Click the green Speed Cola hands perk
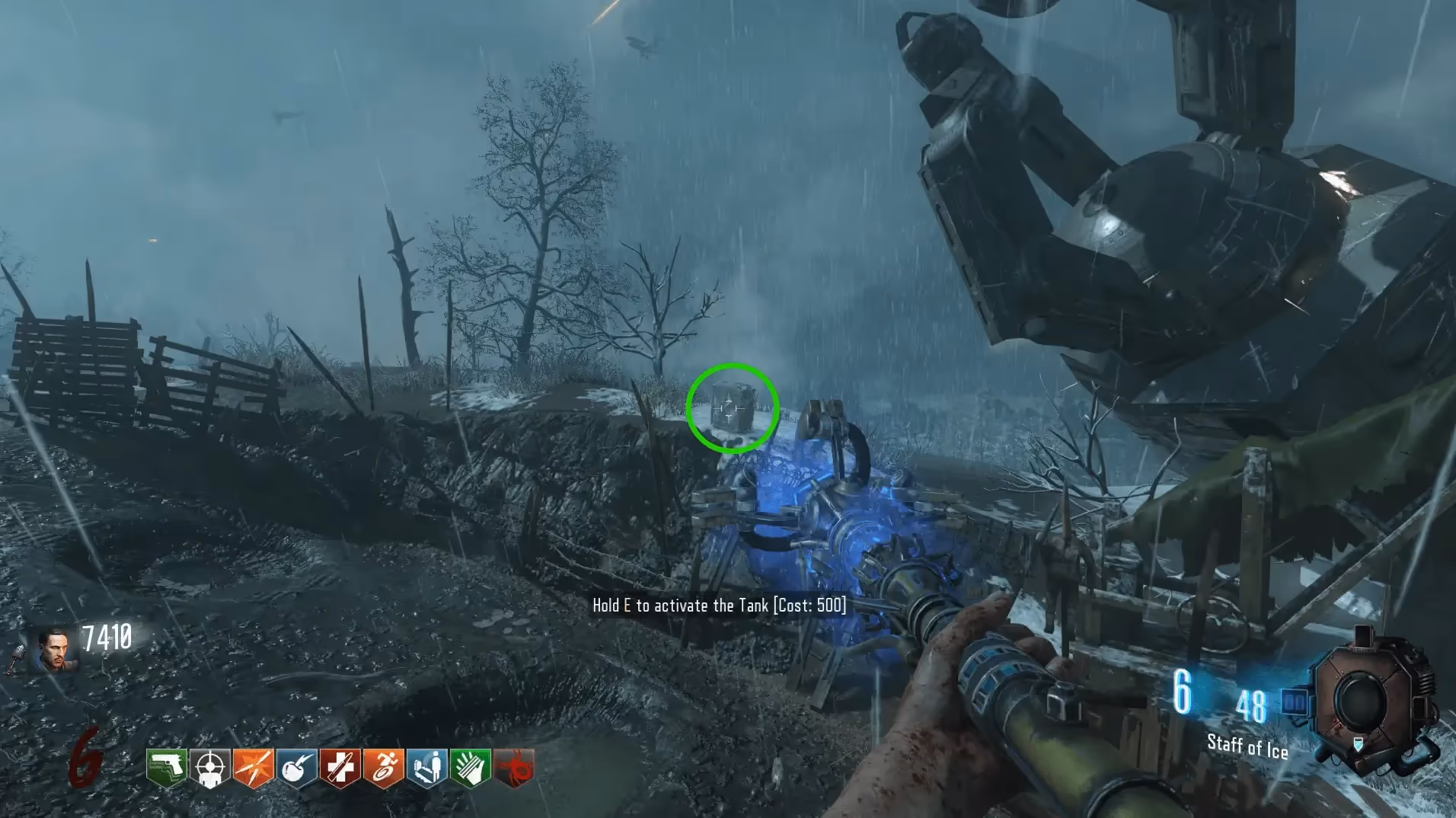Screen dimensions: 1456x818 coord(470,768)
